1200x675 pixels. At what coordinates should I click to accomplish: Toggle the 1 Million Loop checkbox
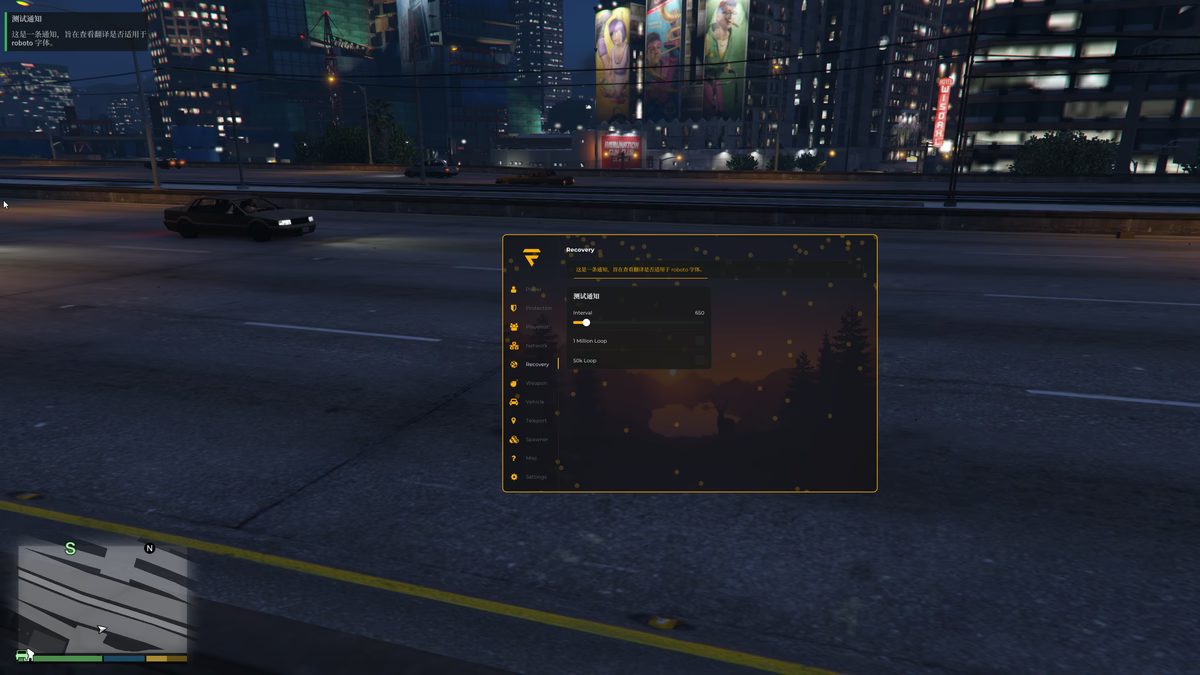pos(699,341)
